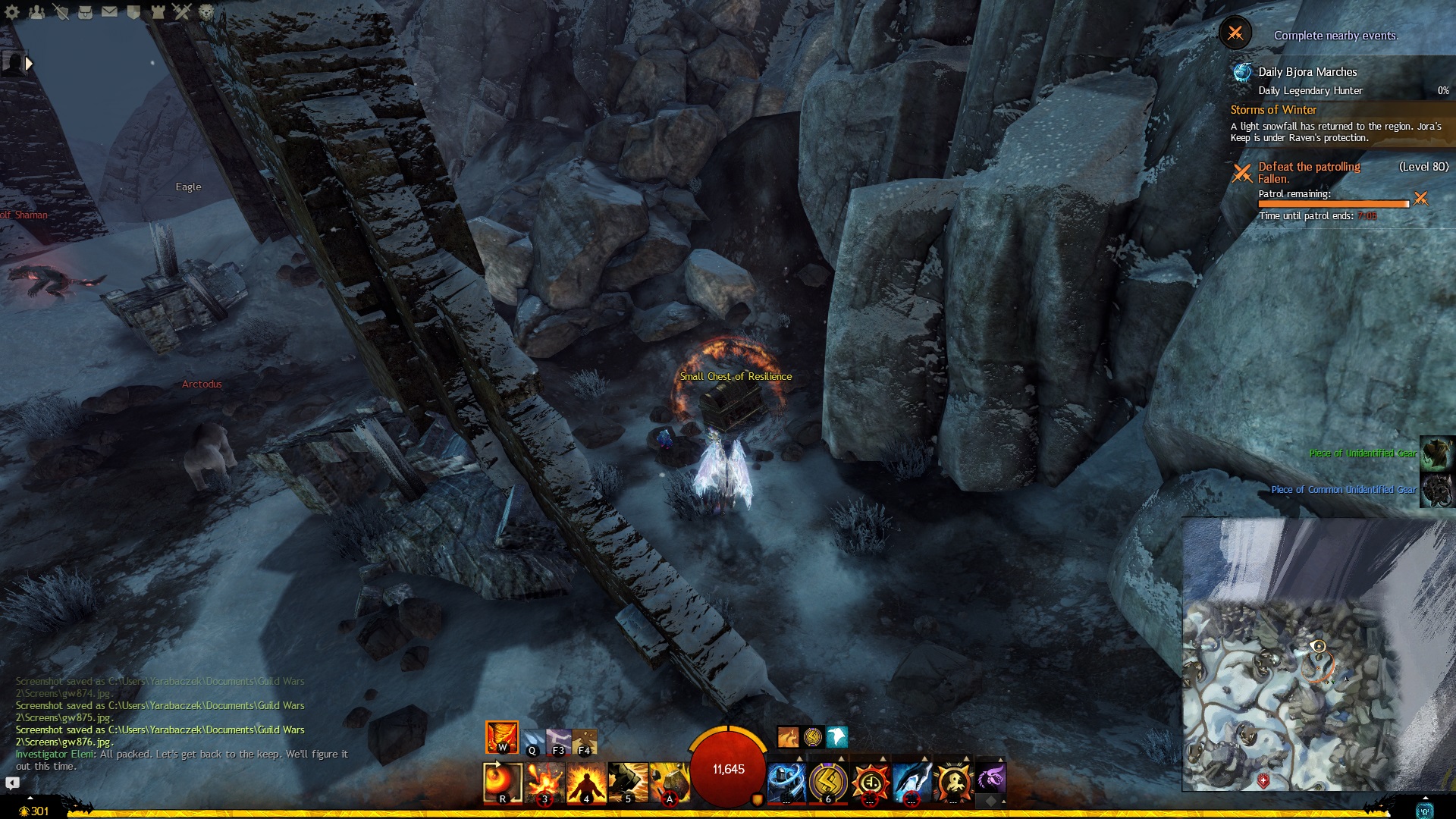
Task: Select the Daily Bjora Marches objective
Action: point(1307,72)
